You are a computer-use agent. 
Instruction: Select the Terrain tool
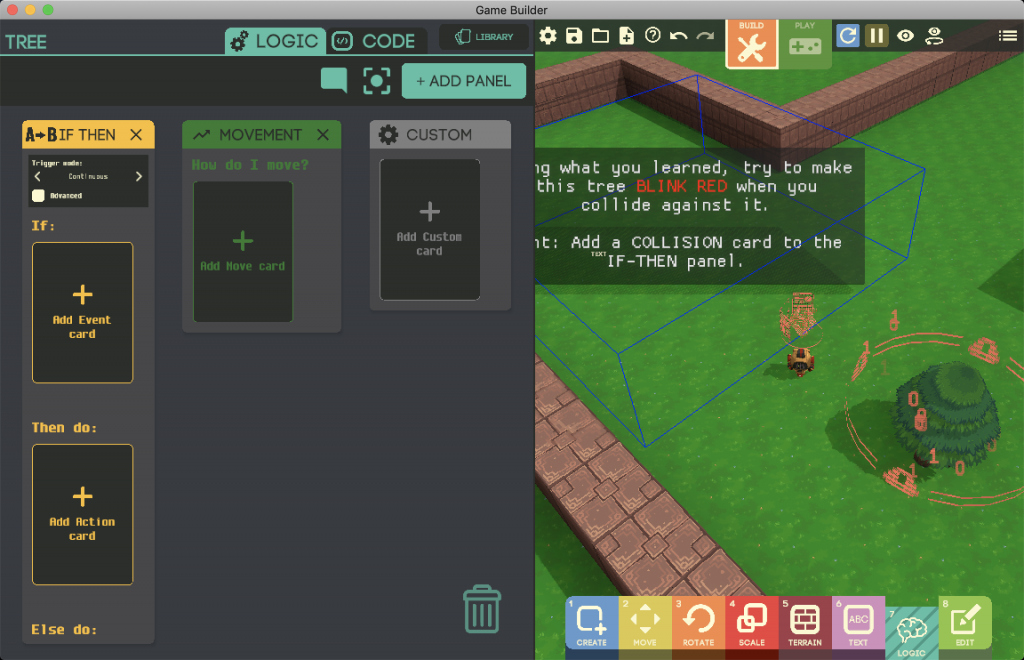coord(805,623)
